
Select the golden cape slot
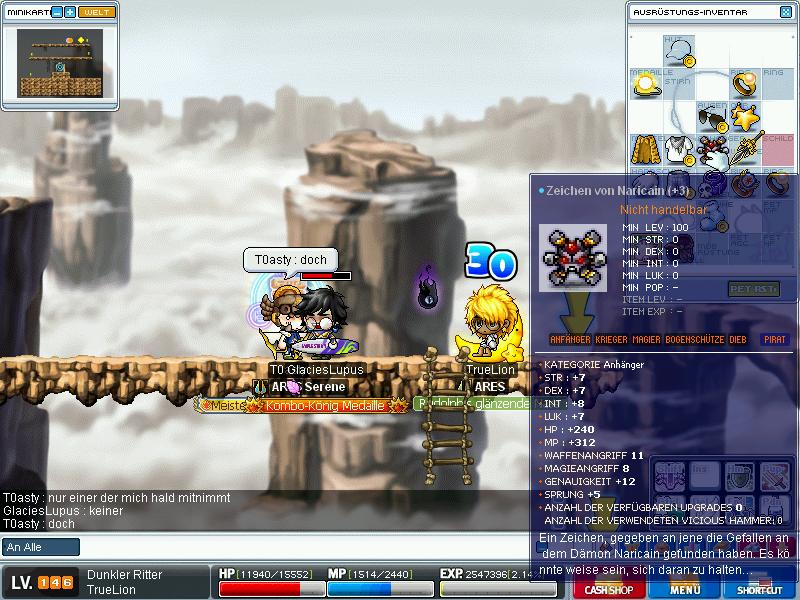[646, 151]
